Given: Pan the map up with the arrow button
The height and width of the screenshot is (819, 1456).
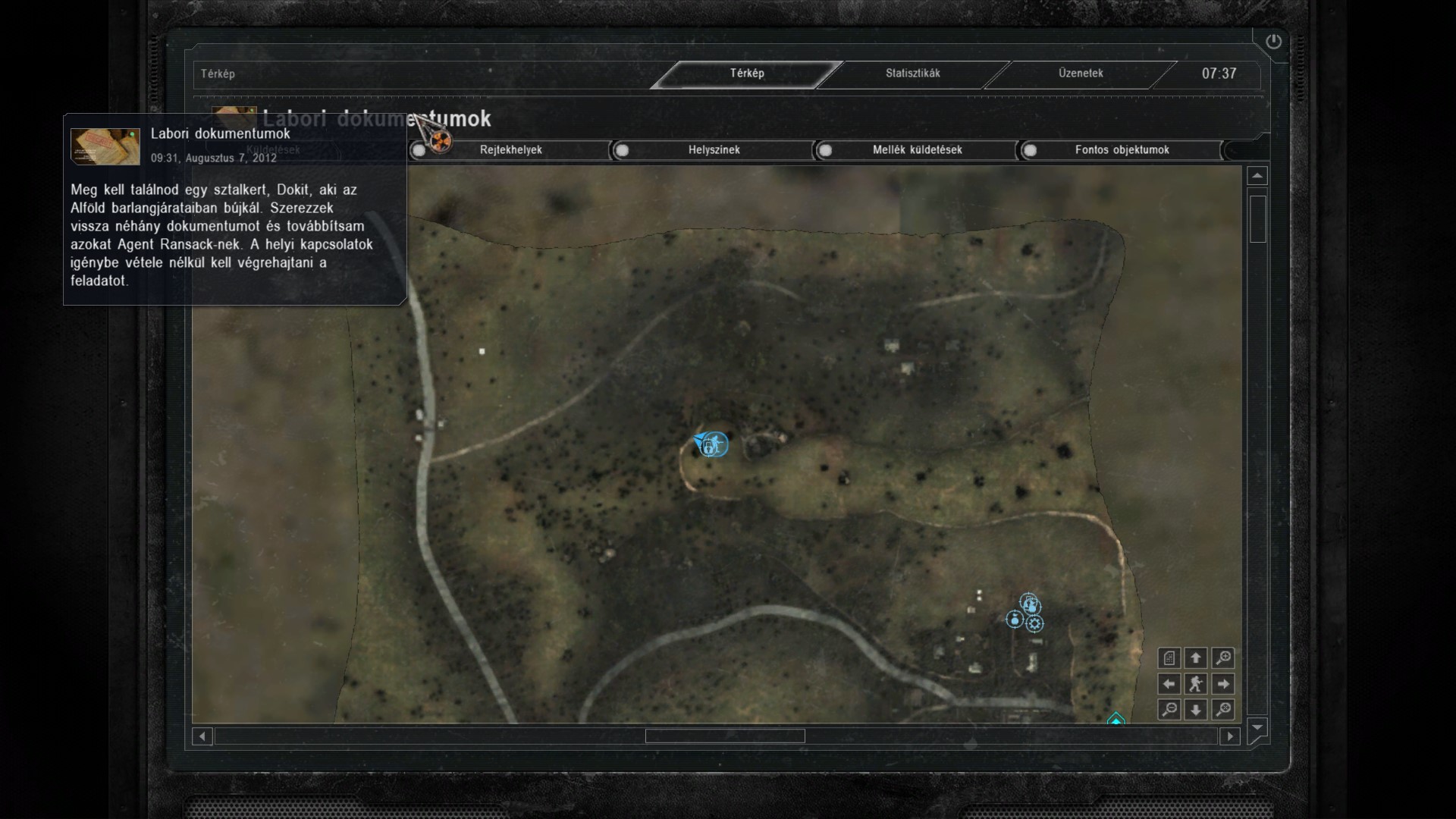Looking at the screenshot, I should tap(1196, 658).
